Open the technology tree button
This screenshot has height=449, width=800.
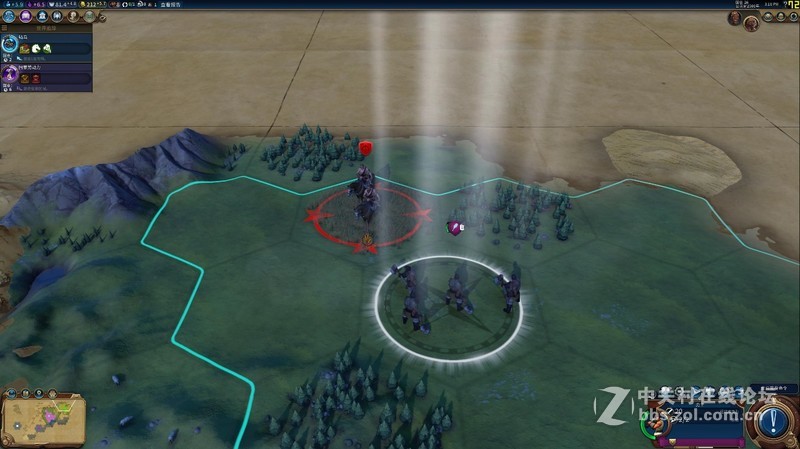pyautogui.click(x=8, y=16)
